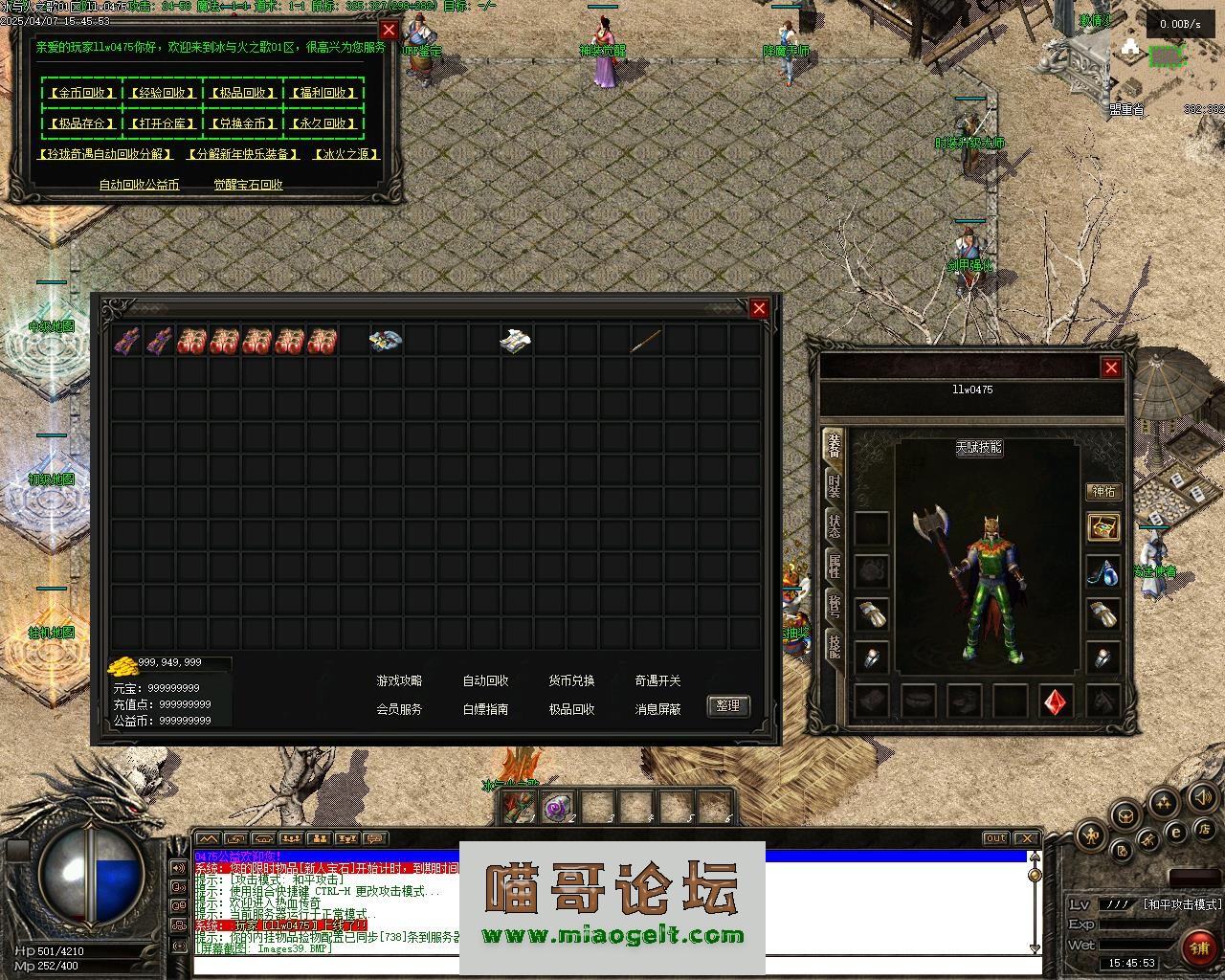
Task: Open 货币兑换 currency exchange in bag
Action: point(571,680)
